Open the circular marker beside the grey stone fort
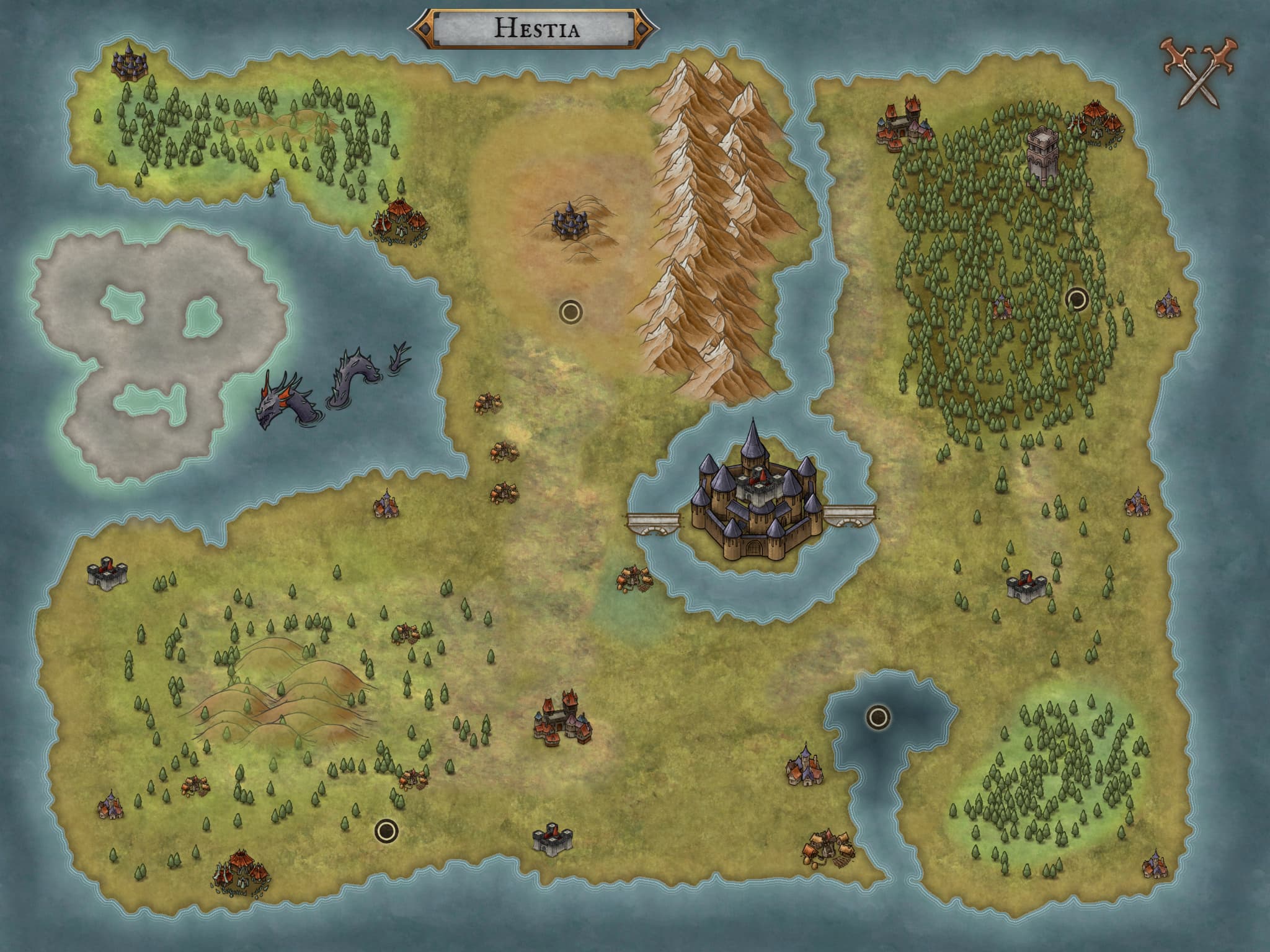This screenshot has height=952, width=1270. pos(386,829)
